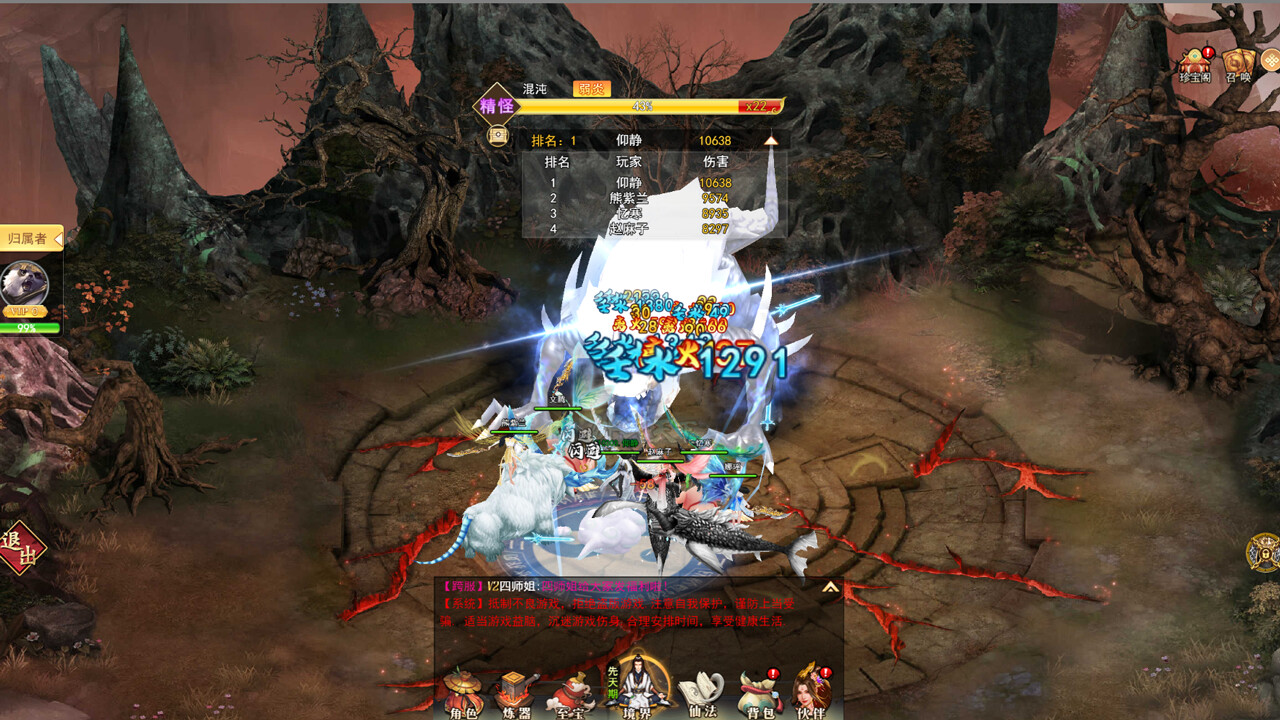Expand the 归属者 side panel arrow
This screenshot has height=720, width=1280.
pyautogui.click(x=57, y=239)
